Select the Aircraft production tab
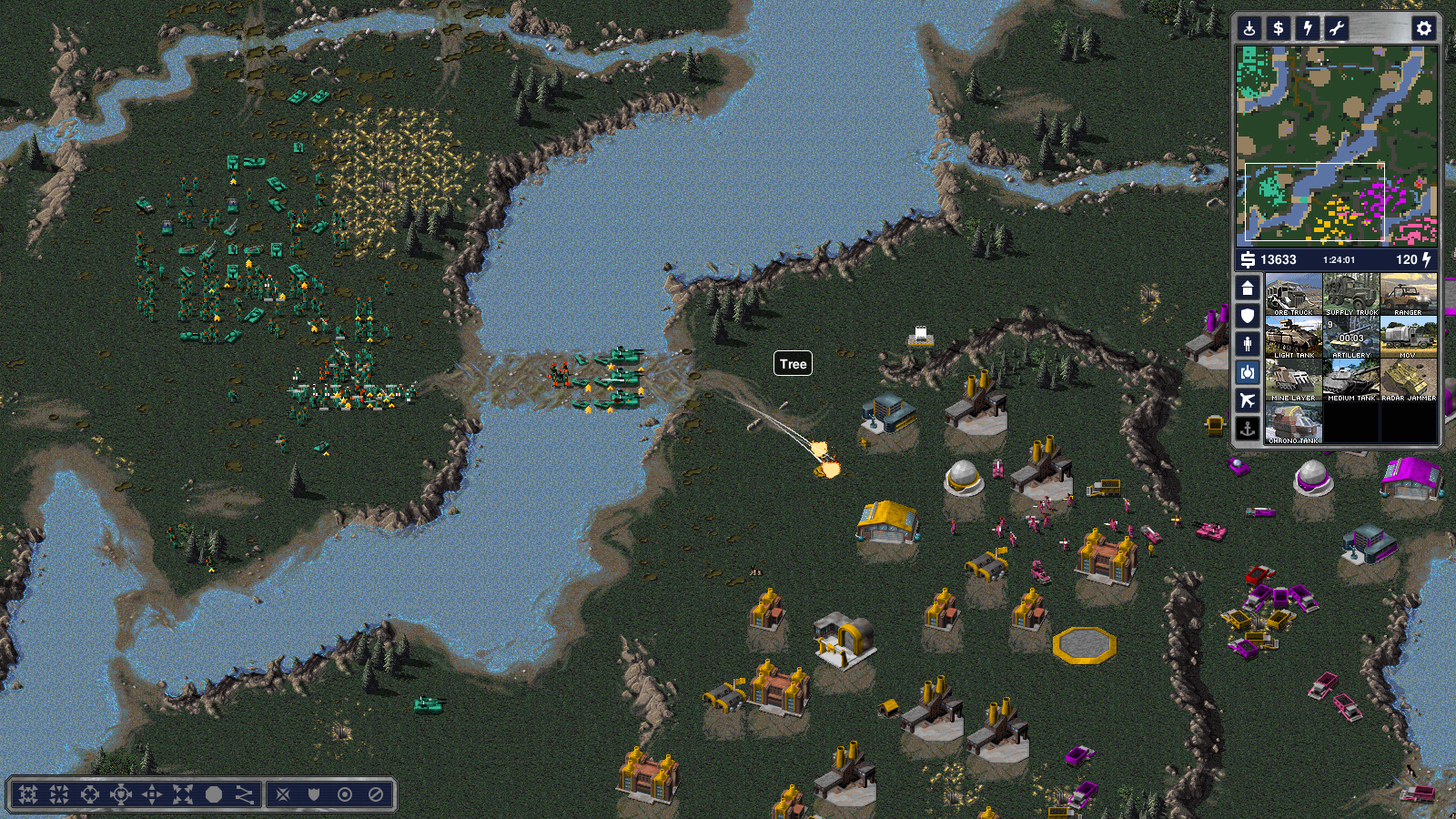Screen dimensions: 1456x819 [x=1248, y=400]
